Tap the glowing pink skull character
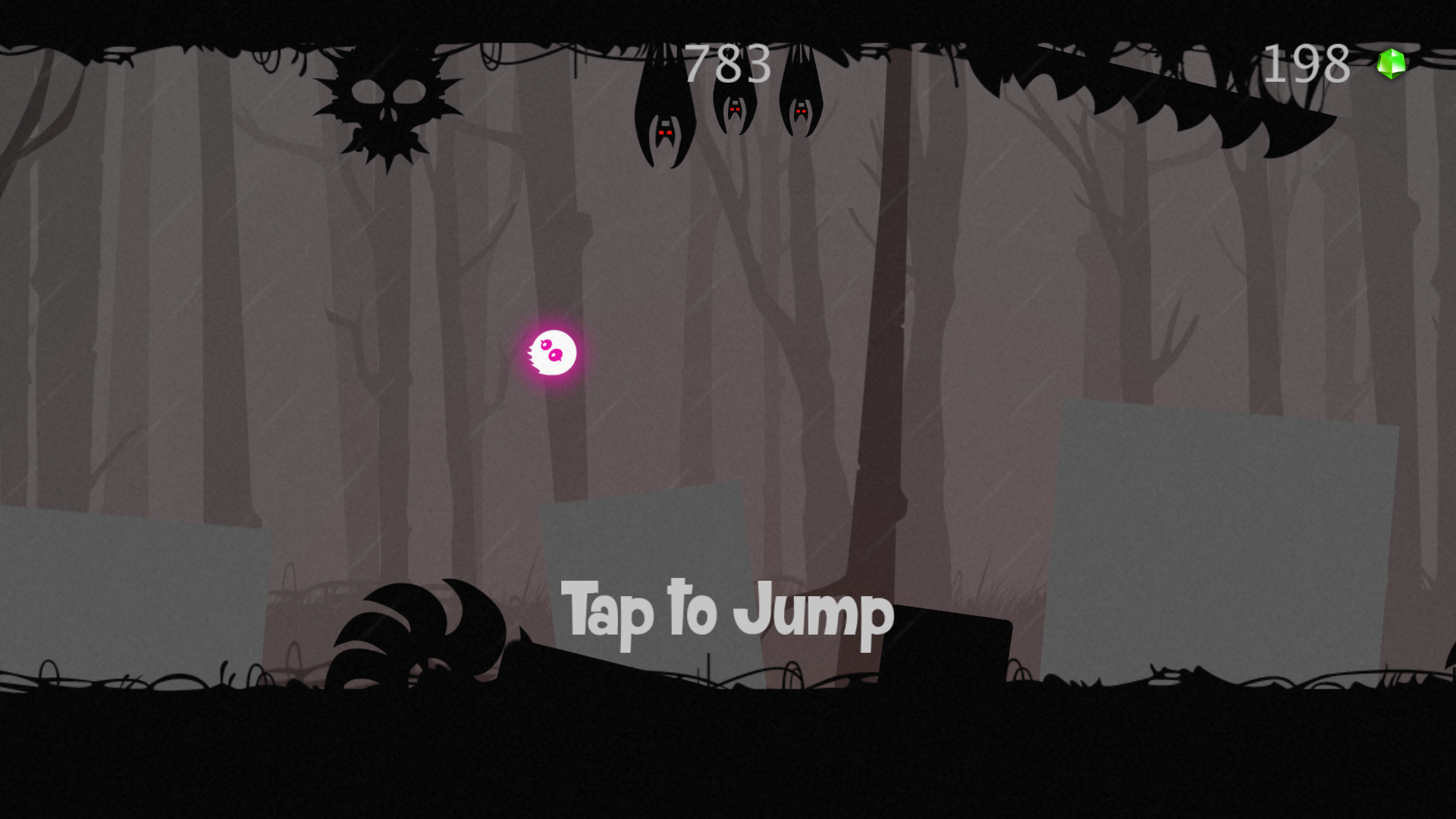 point(554,351)
